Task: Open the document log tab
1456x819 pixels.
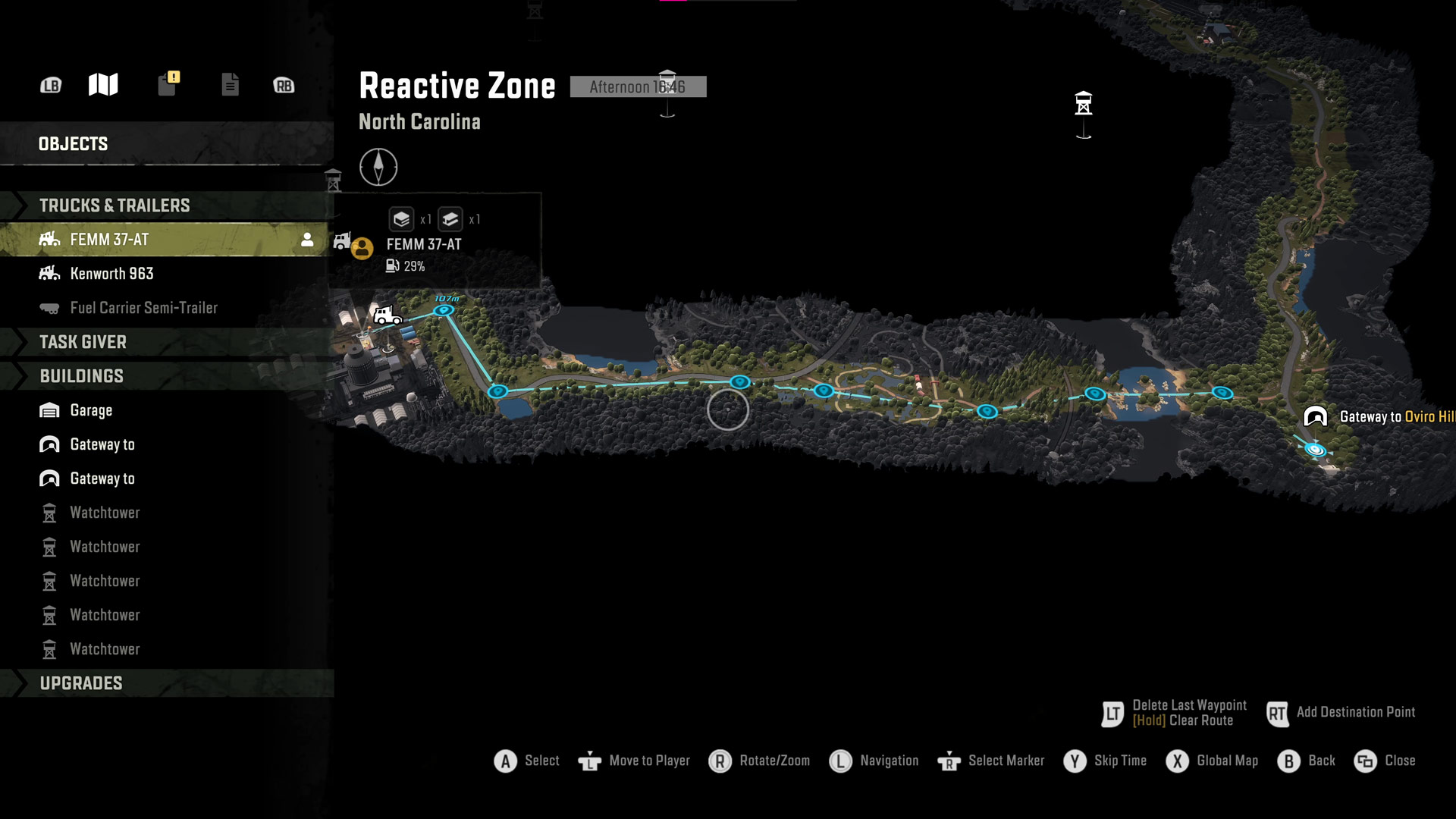Action: (x=230, y=85)
